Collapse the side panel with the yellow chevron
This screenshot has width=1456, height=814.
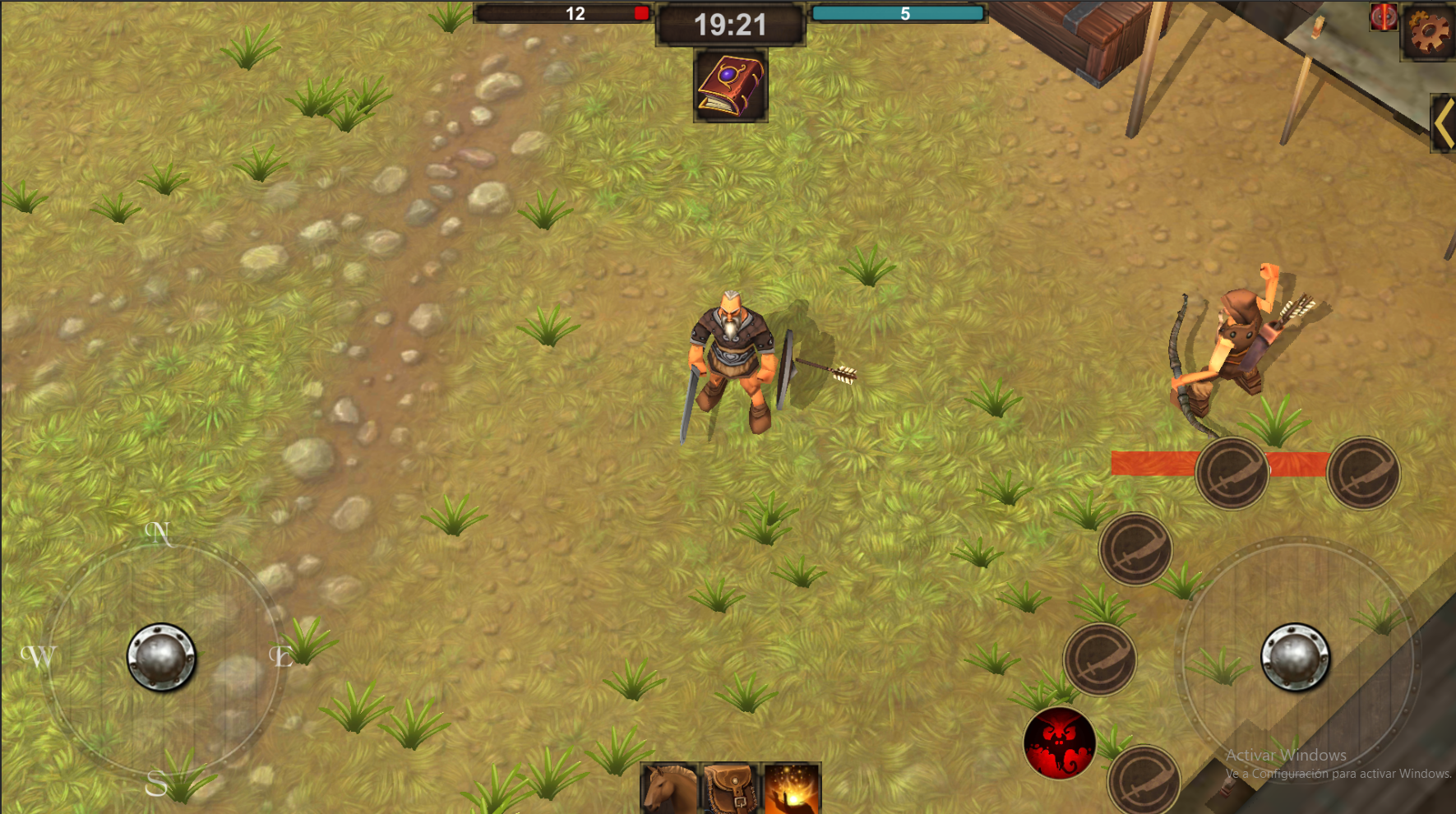(x=1444, y=122)
